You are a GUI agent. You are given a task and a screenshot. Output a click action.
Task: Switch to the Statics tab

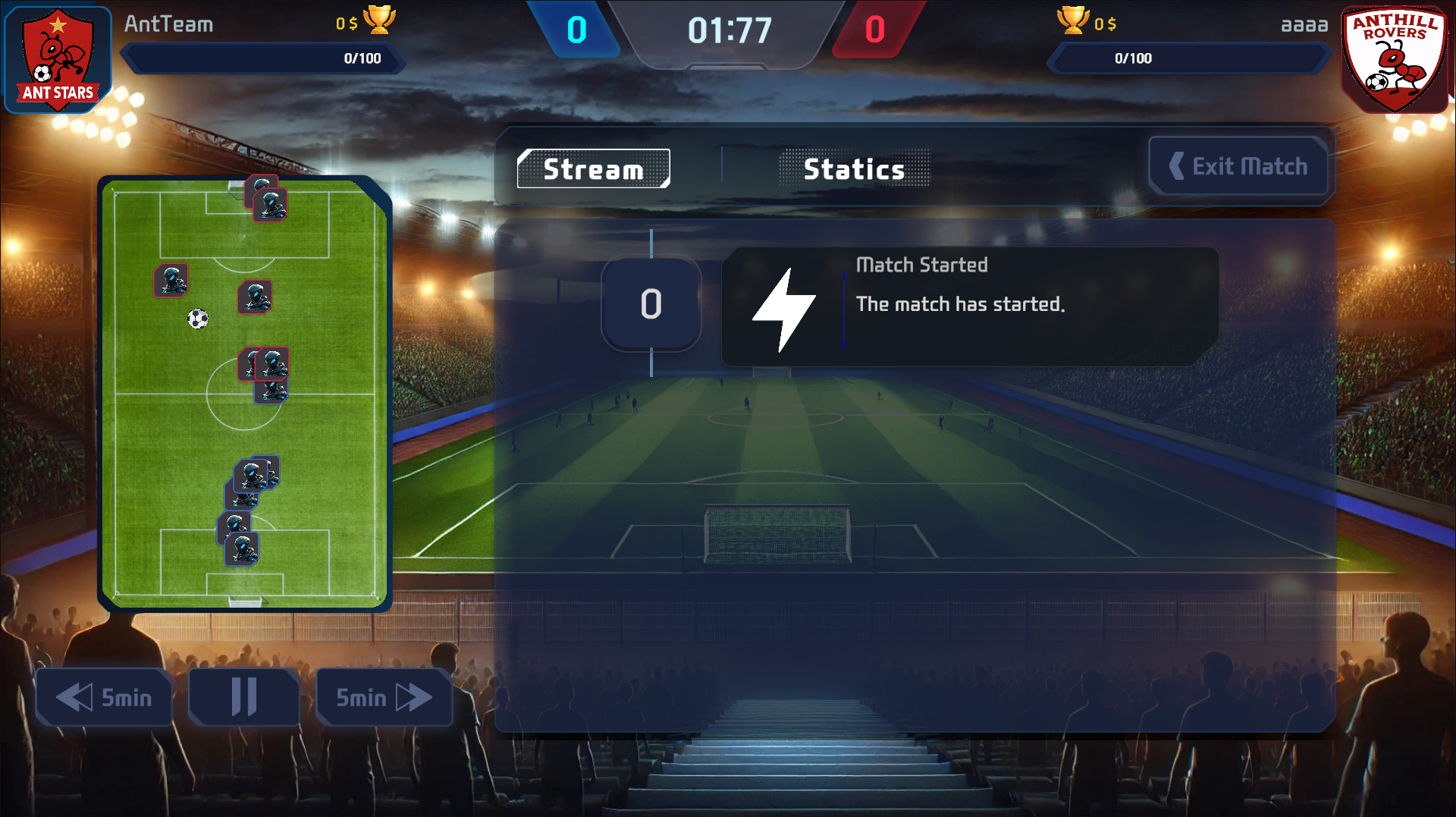(854, 168)
